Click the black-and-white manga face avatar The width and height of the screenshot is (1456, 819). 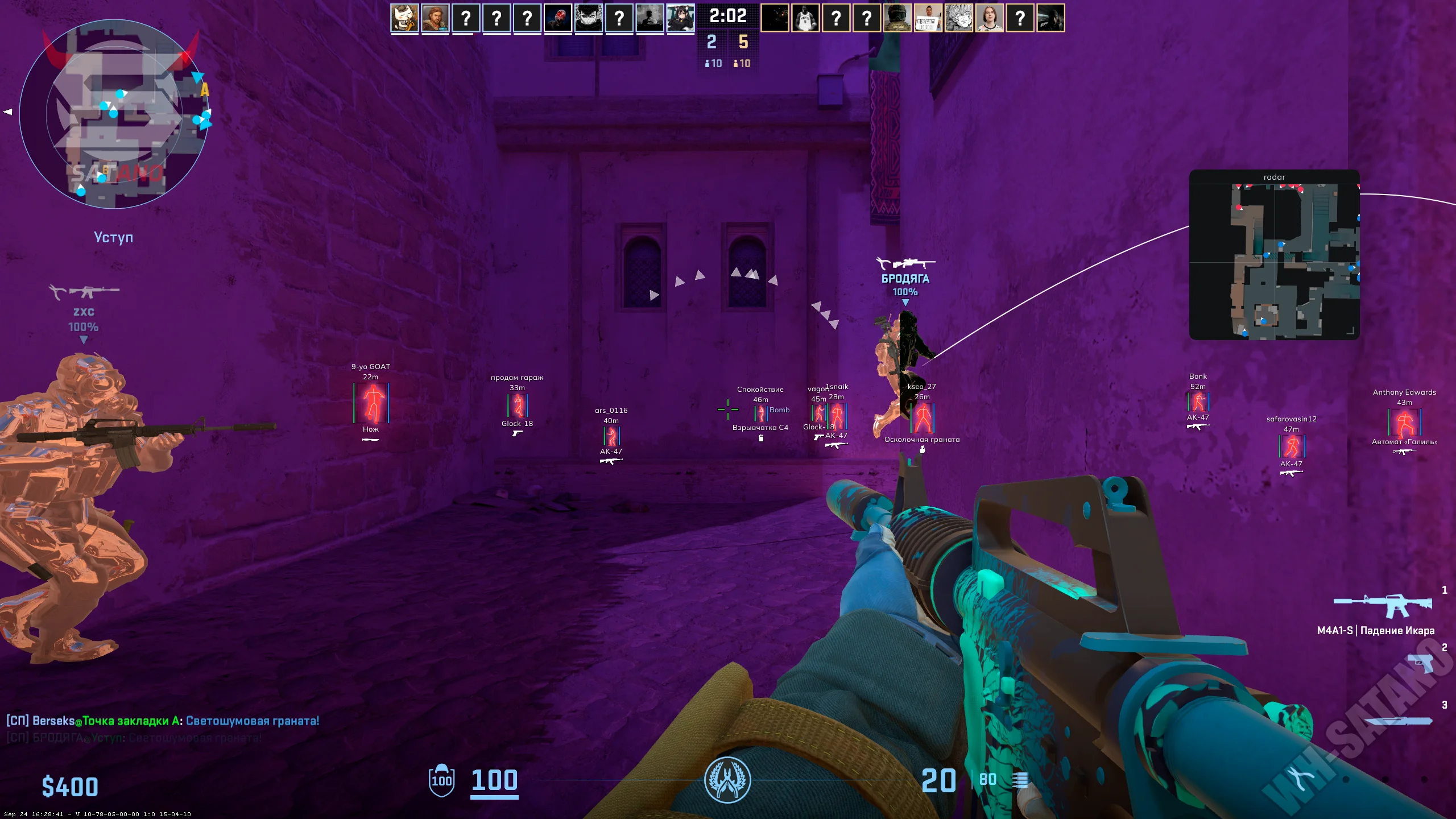click(x=589, y=18)
